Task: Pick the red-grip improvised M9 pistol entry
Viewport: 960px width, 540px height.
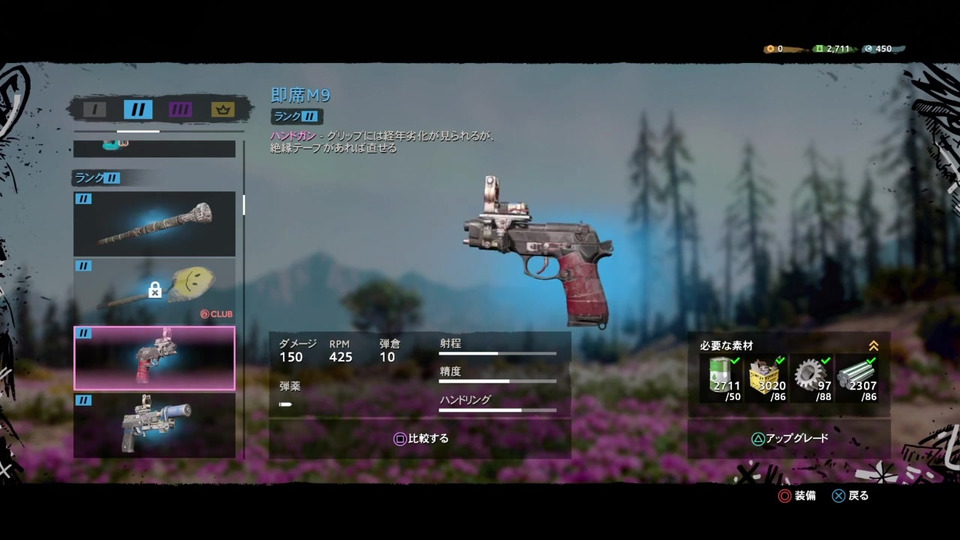Action: [155, 358]
